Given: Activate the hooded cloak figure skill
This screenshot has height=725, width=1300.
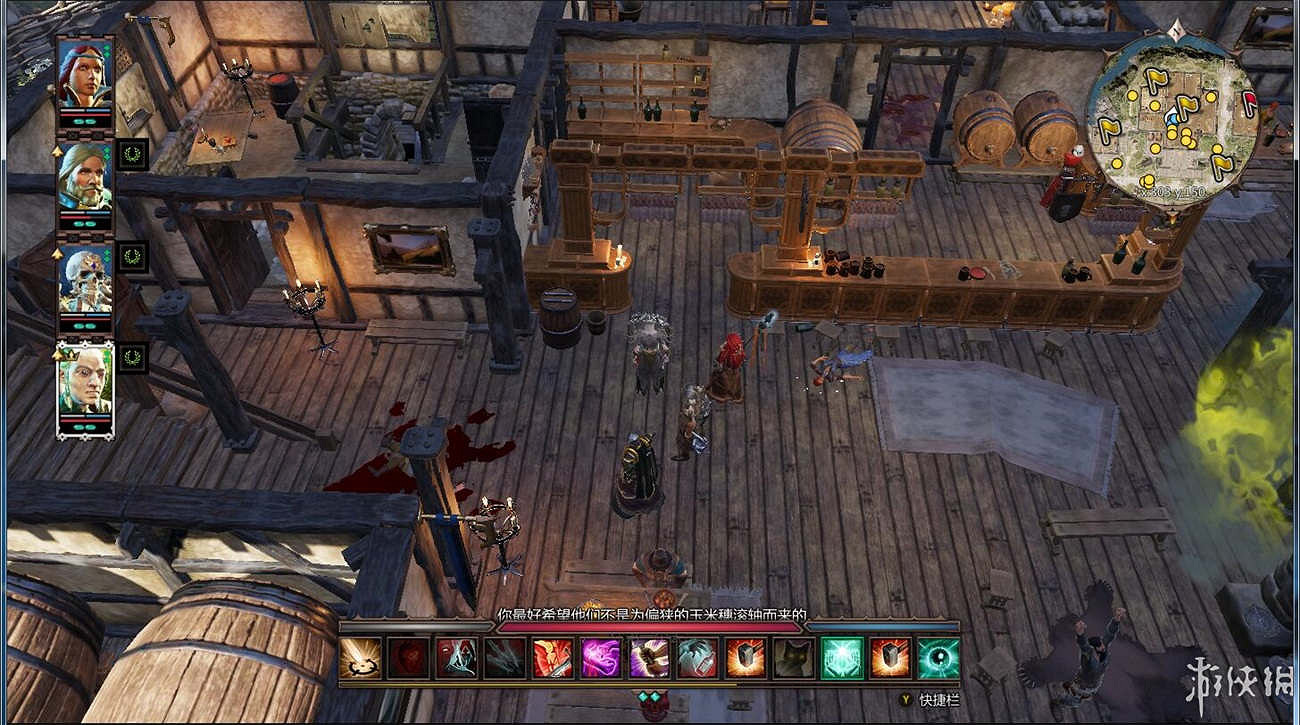Looking at the screenshot, I should (456, 658).
